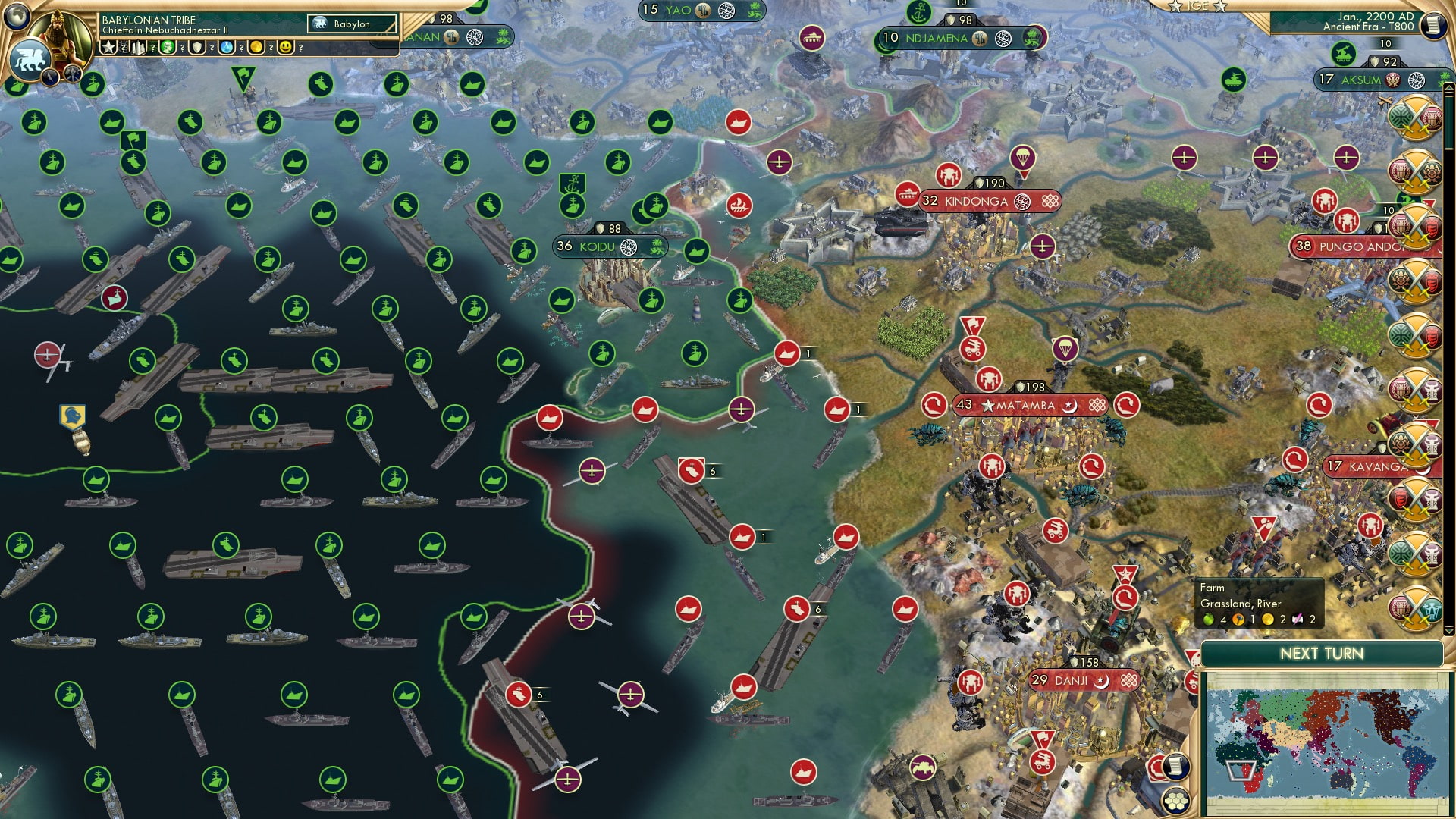Click the gold coin icon in the stats bar
The height and width of the screenshot is (819, 1456).
tap(257, 47)
